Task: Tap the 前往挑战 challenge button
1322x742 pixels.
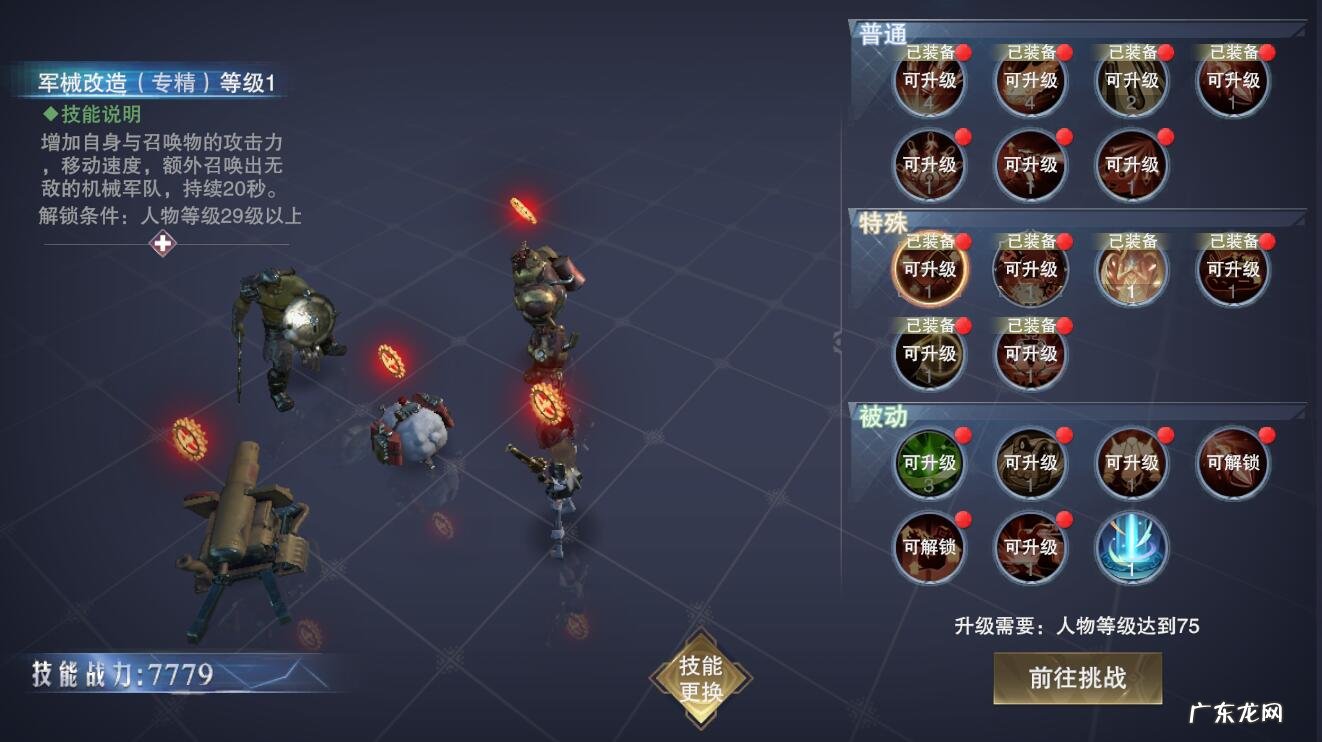Action: coord(1077,678)
